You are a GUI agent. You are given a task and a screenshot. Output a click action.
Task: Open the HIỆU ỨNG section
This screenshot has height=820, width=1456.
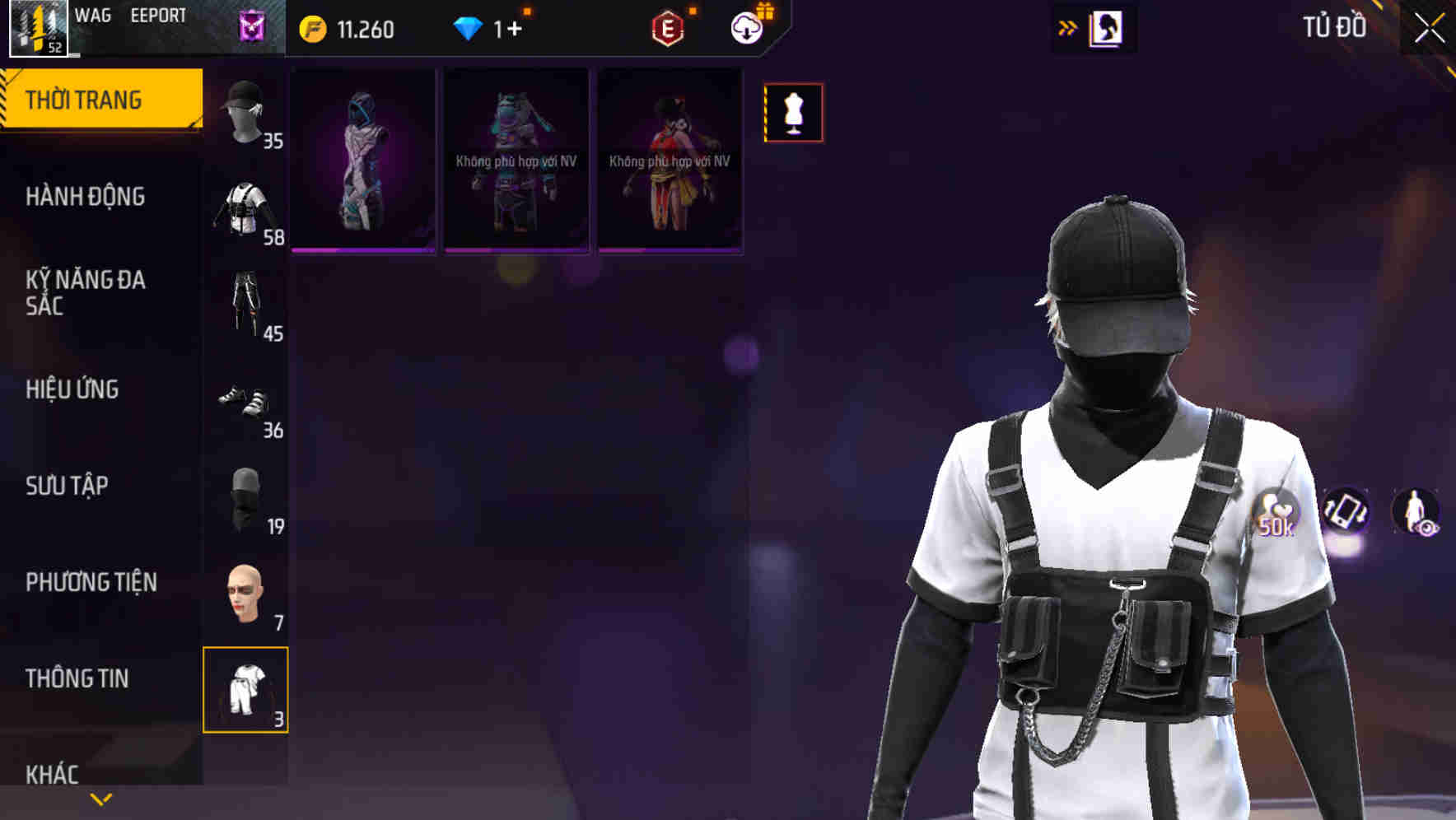[74, 389]
